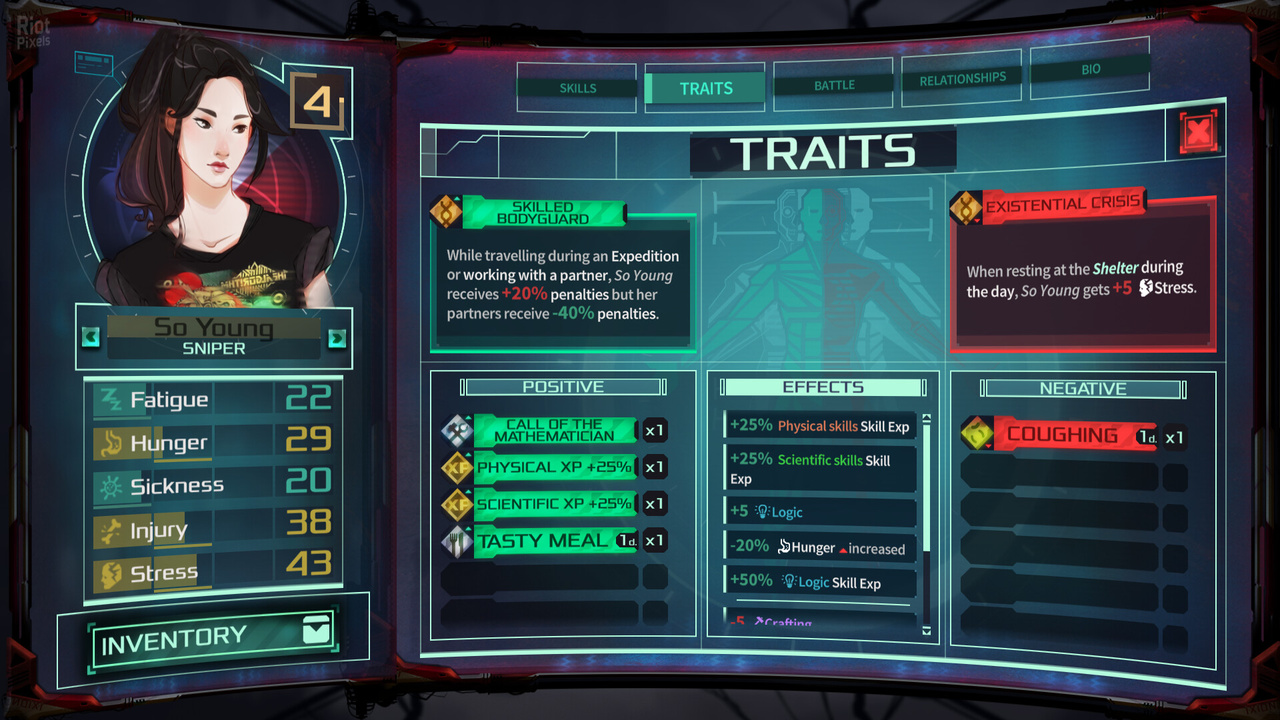Select the Physical XP +25% trait
1280x720 pixels.
pos(553,467)
